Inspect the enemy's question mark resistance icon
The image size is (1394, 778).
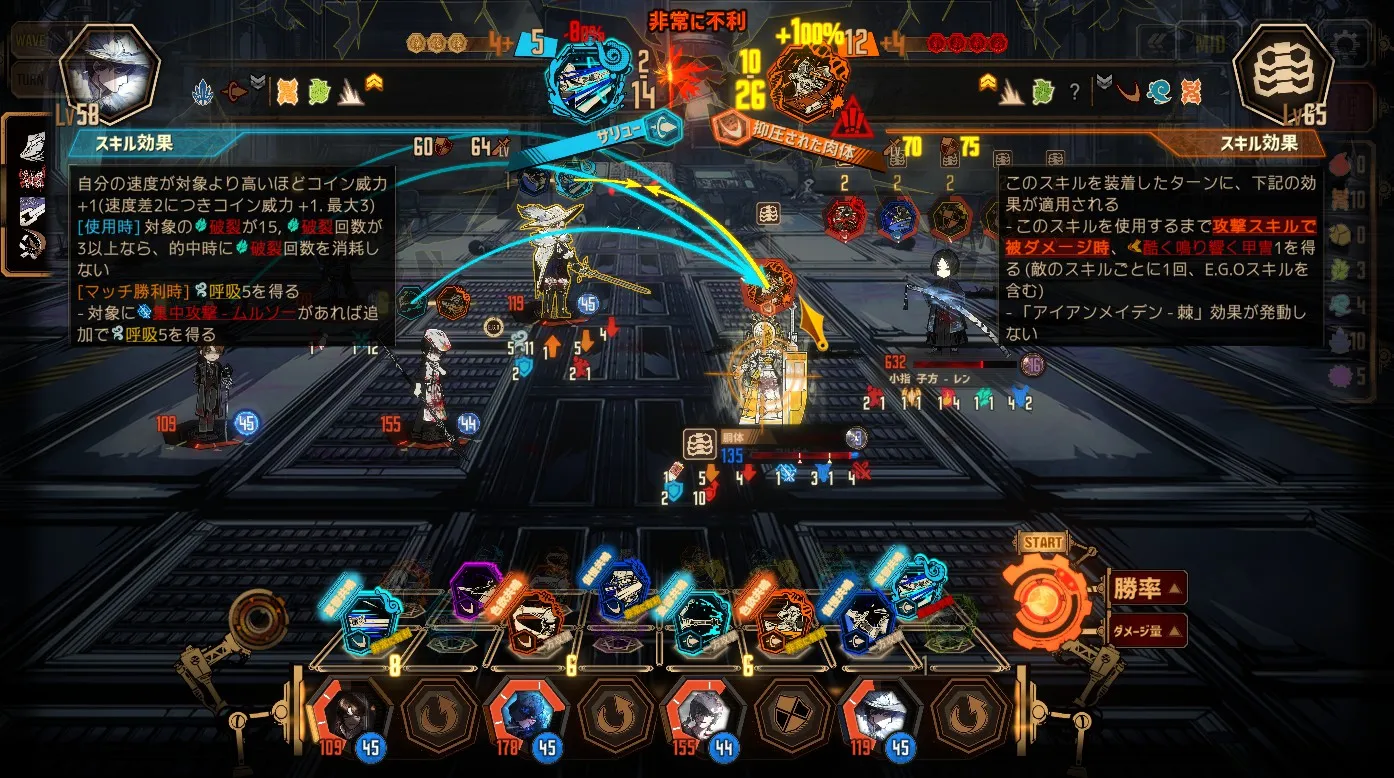point(1074,92)
